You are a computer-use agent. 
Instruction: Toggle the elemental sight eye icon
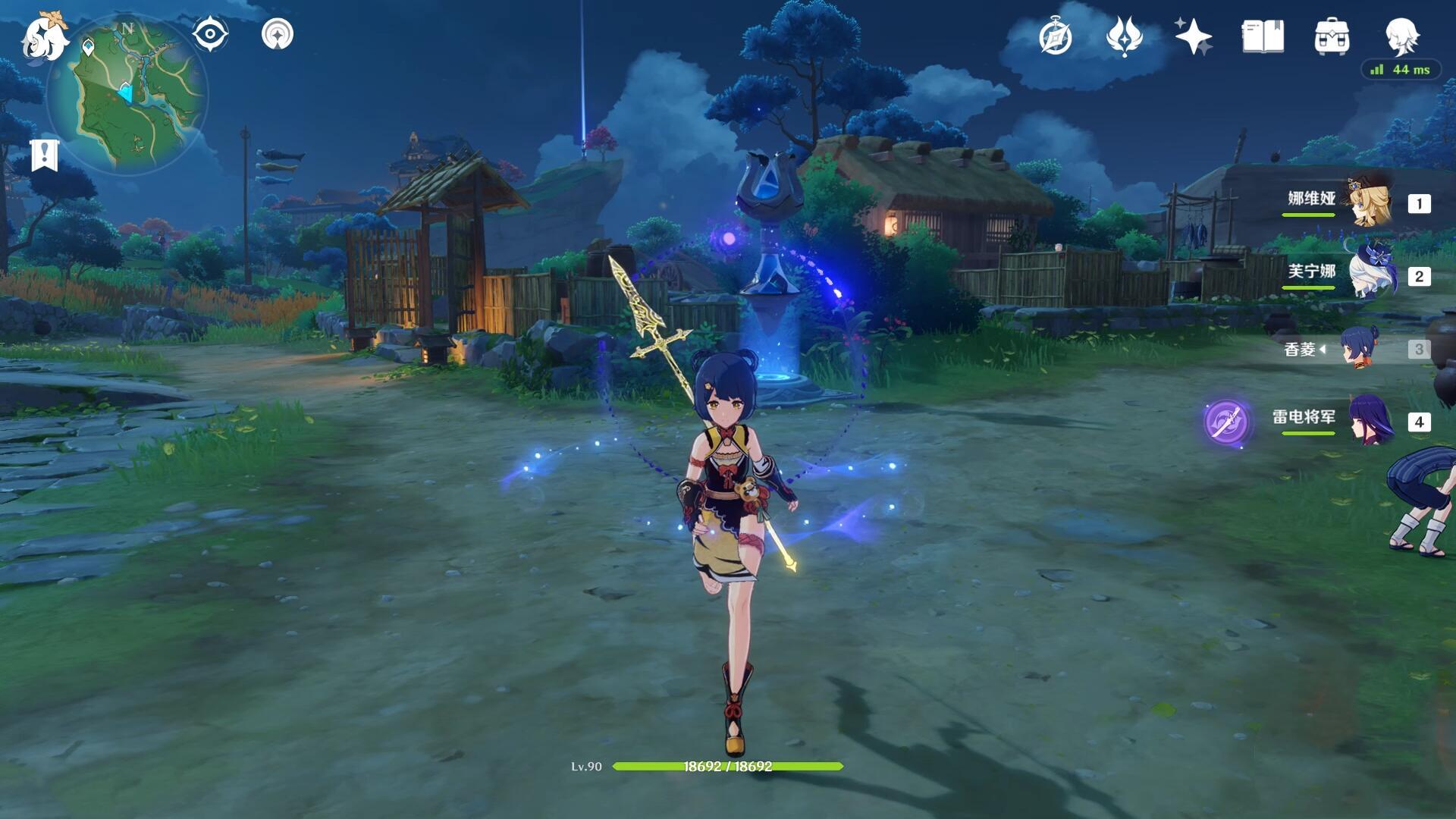tap(210, 34)
